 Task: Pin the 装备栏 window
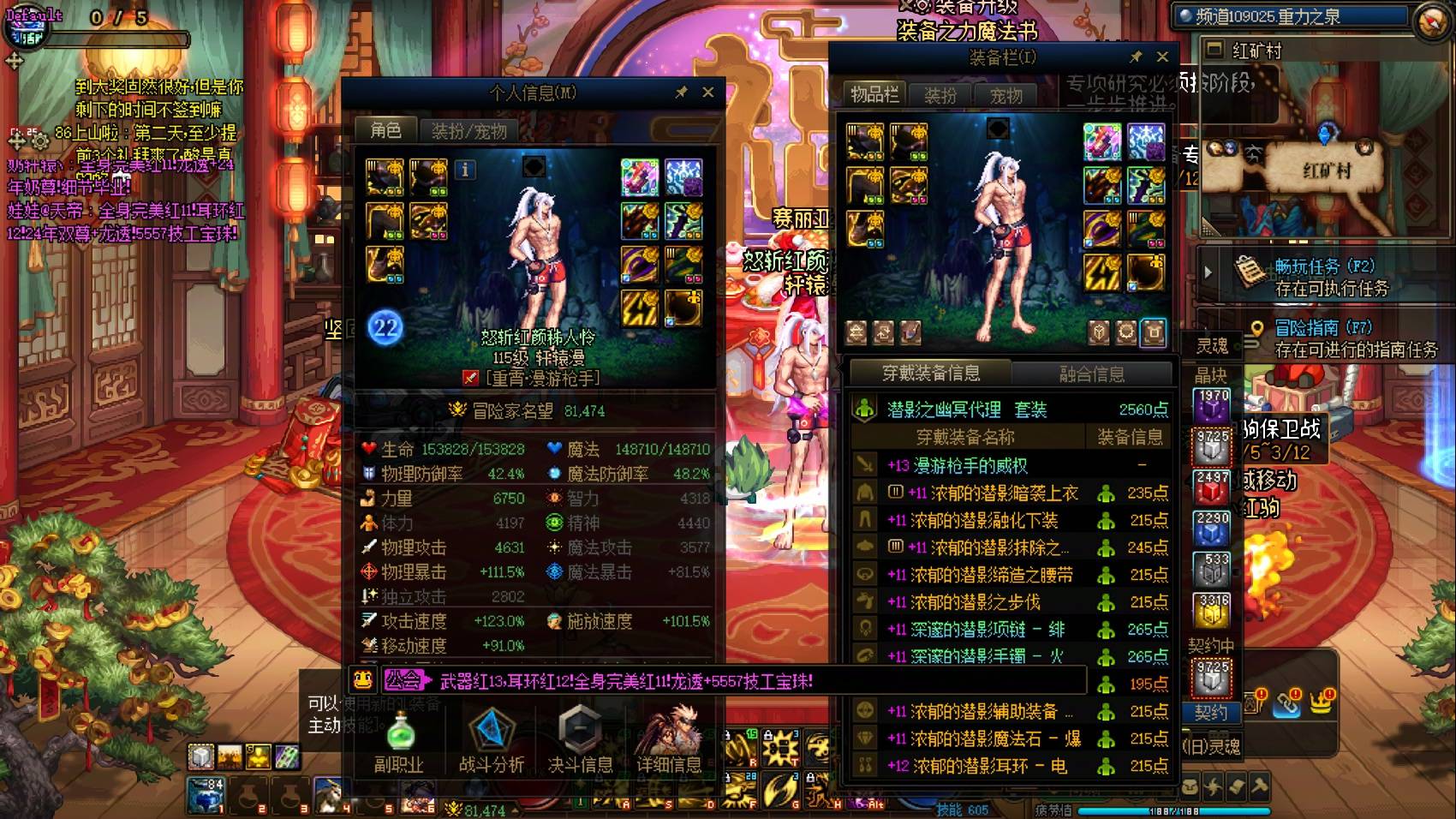coord(1137,57)
